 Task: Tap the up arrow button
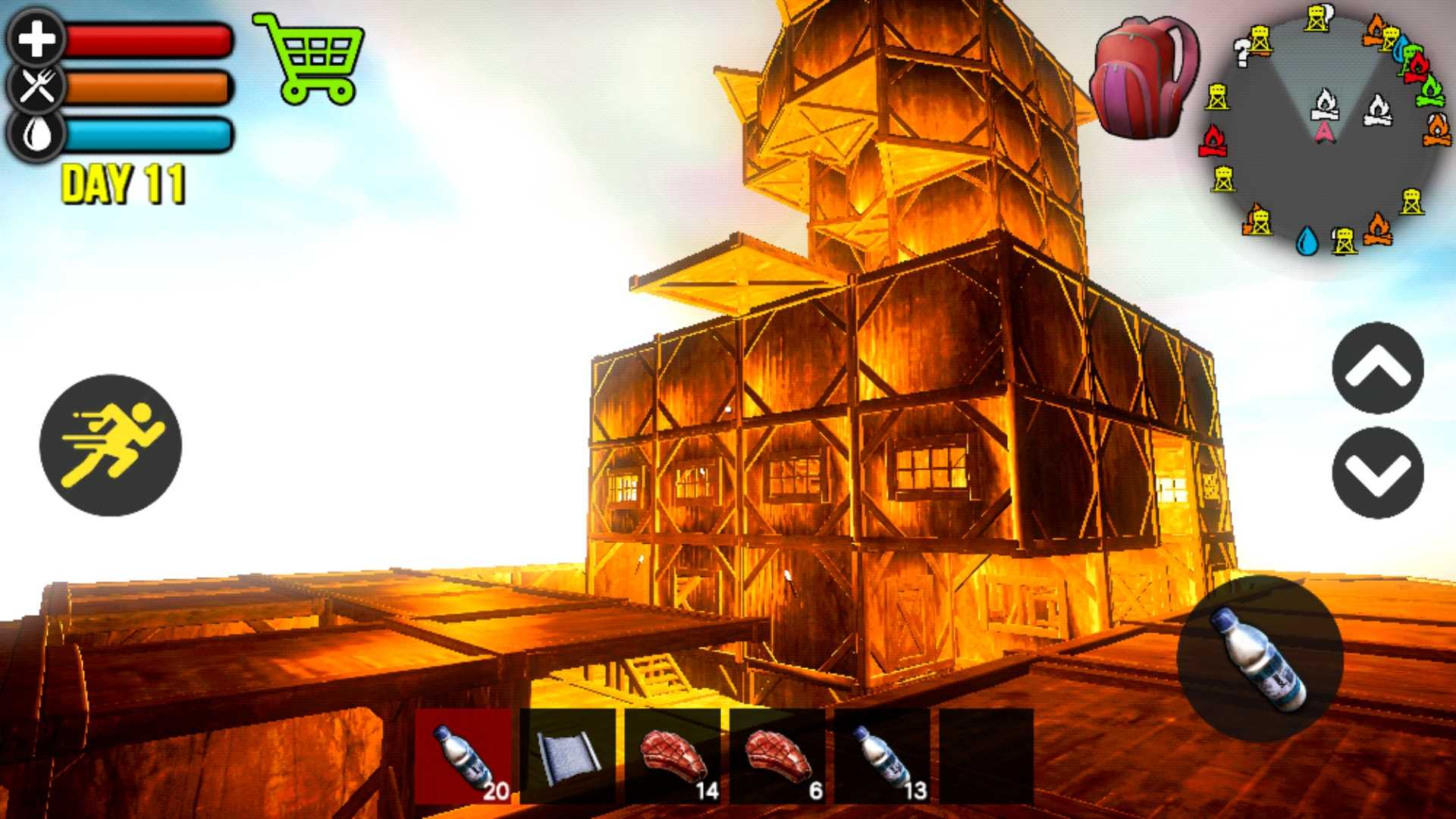1377,369
